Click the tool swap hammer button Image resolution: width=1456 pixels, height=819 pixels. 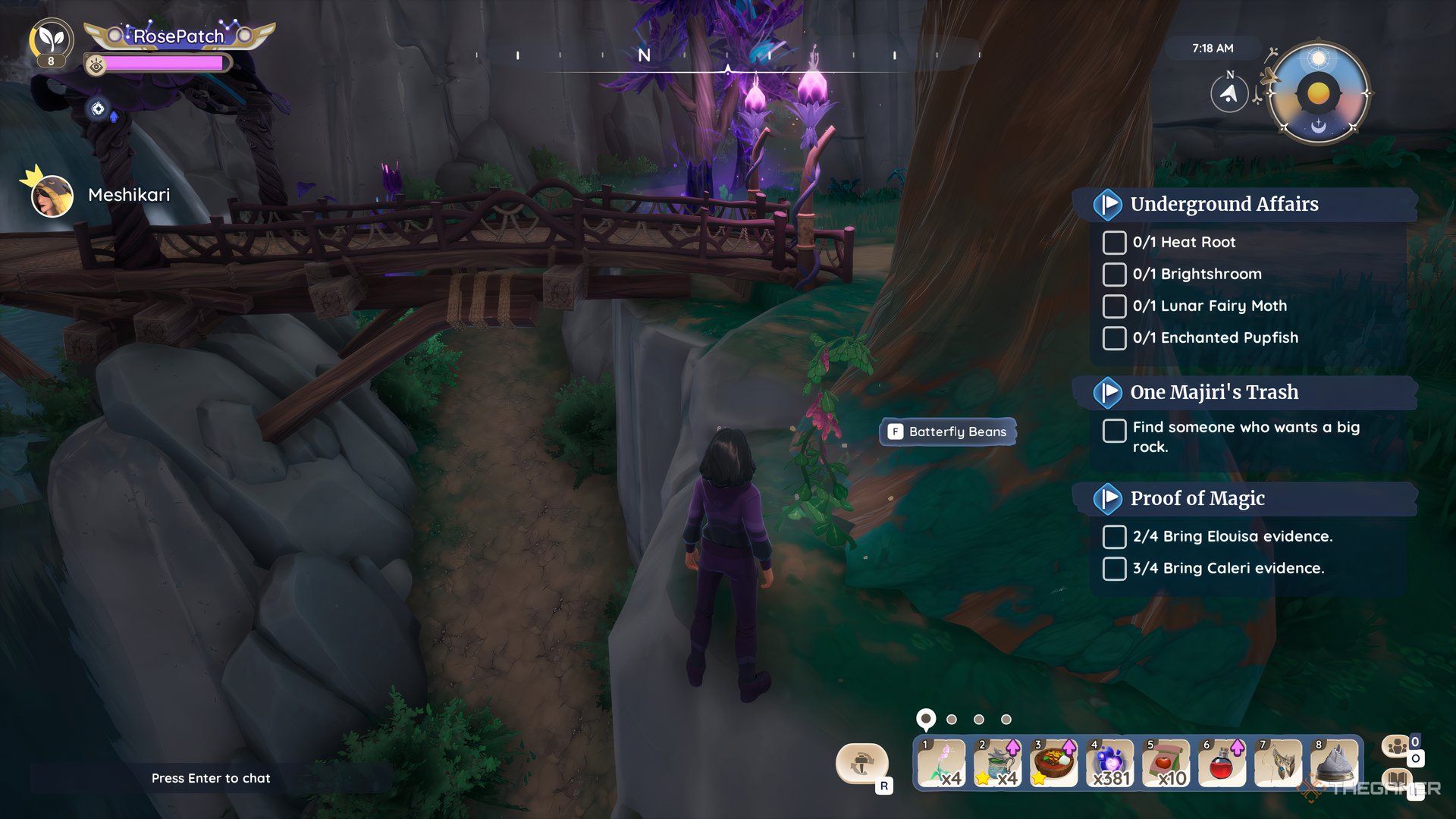861,764
